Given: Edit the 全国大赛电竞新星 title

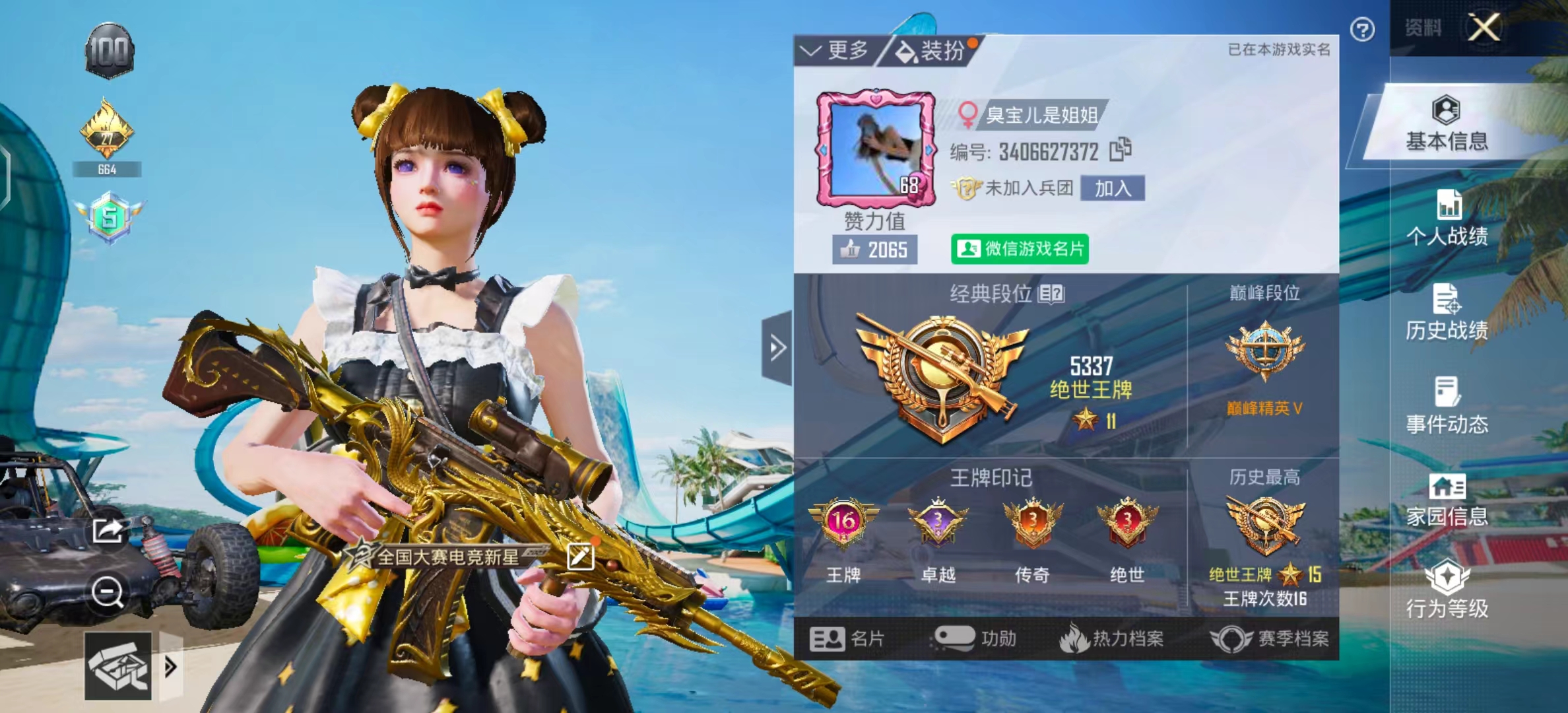Looking at the screenshot, I should click(580, 557).
